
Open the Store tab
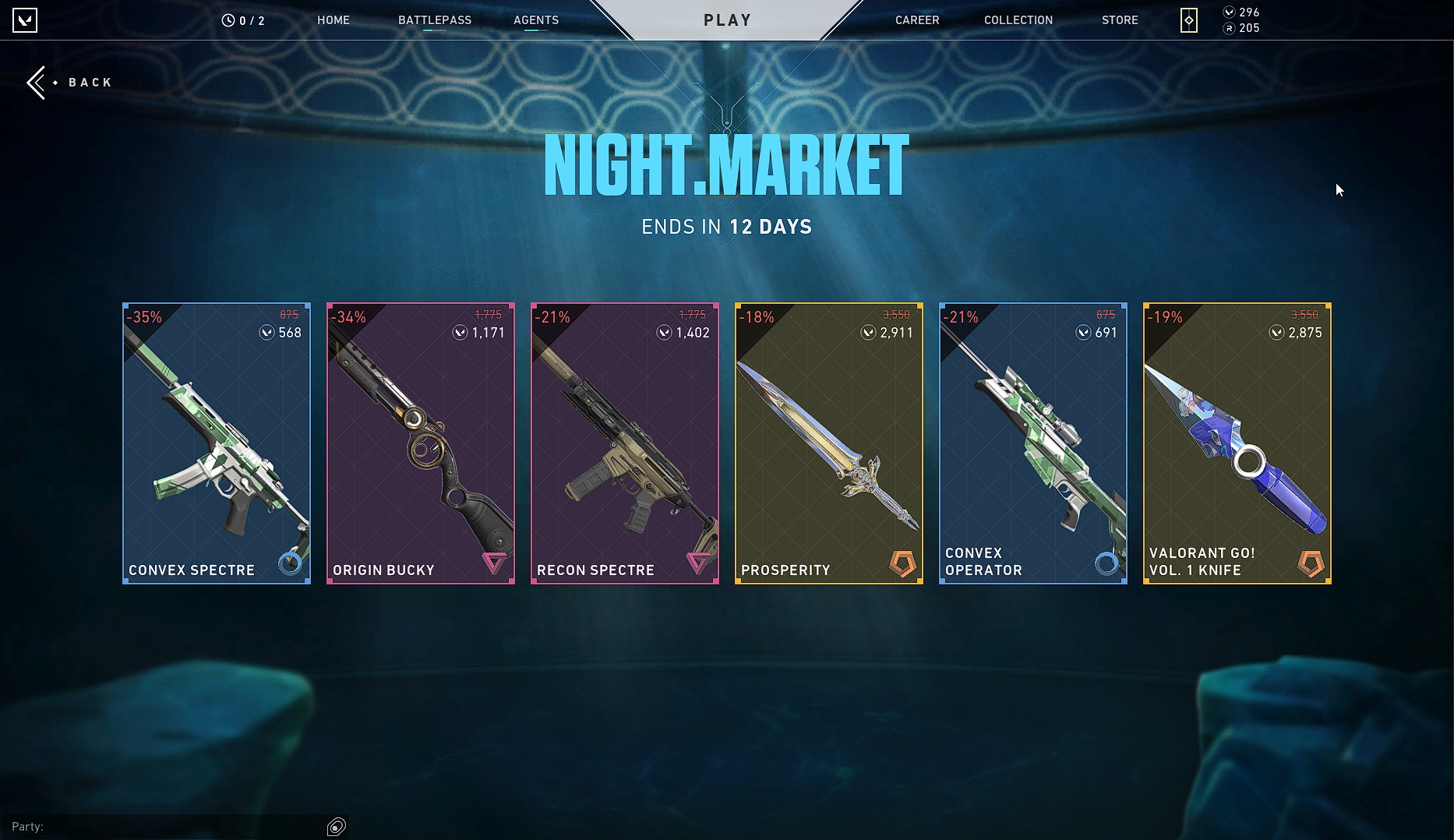(x=1120, y=20)
